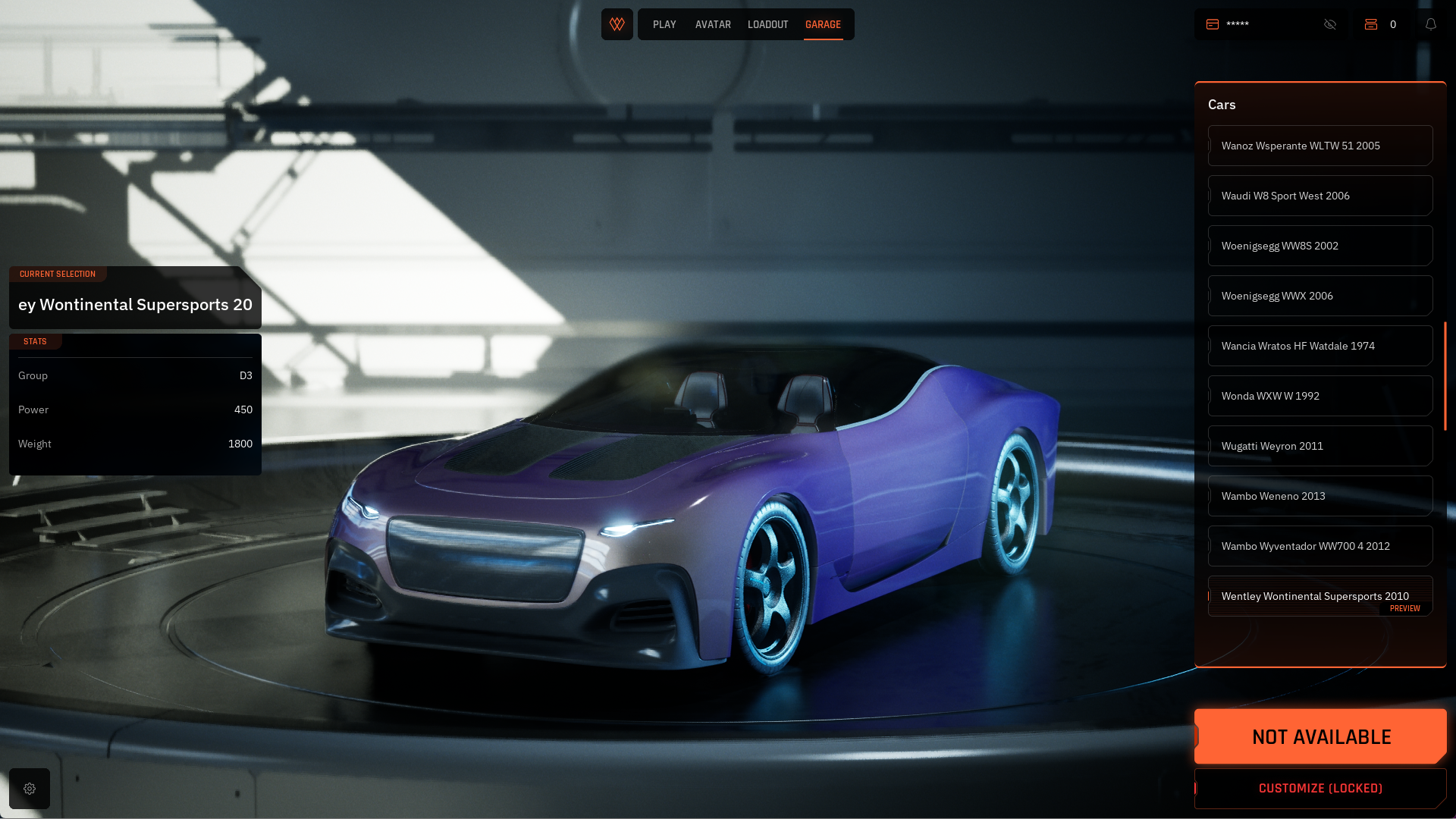Choose Wancia Wratos HF Watdale 1974
This screenshot has height=819, width=1456.
coord(1320,346)
